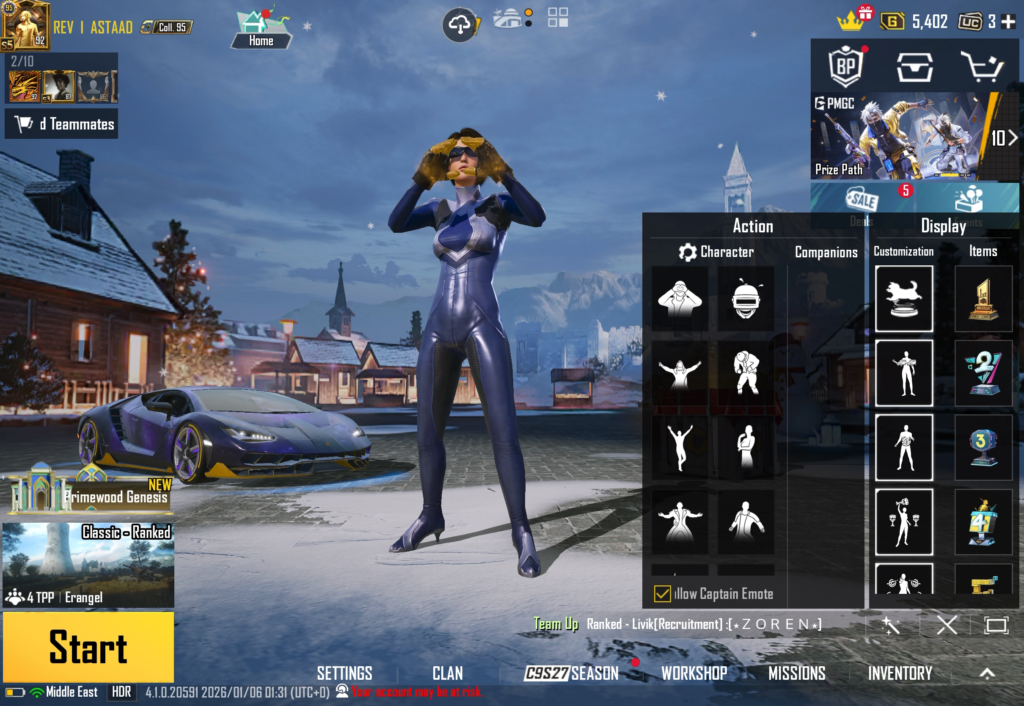Open the Missions menu
The height and width of the screenshot is (706, 1024).
tap(796, 673)
